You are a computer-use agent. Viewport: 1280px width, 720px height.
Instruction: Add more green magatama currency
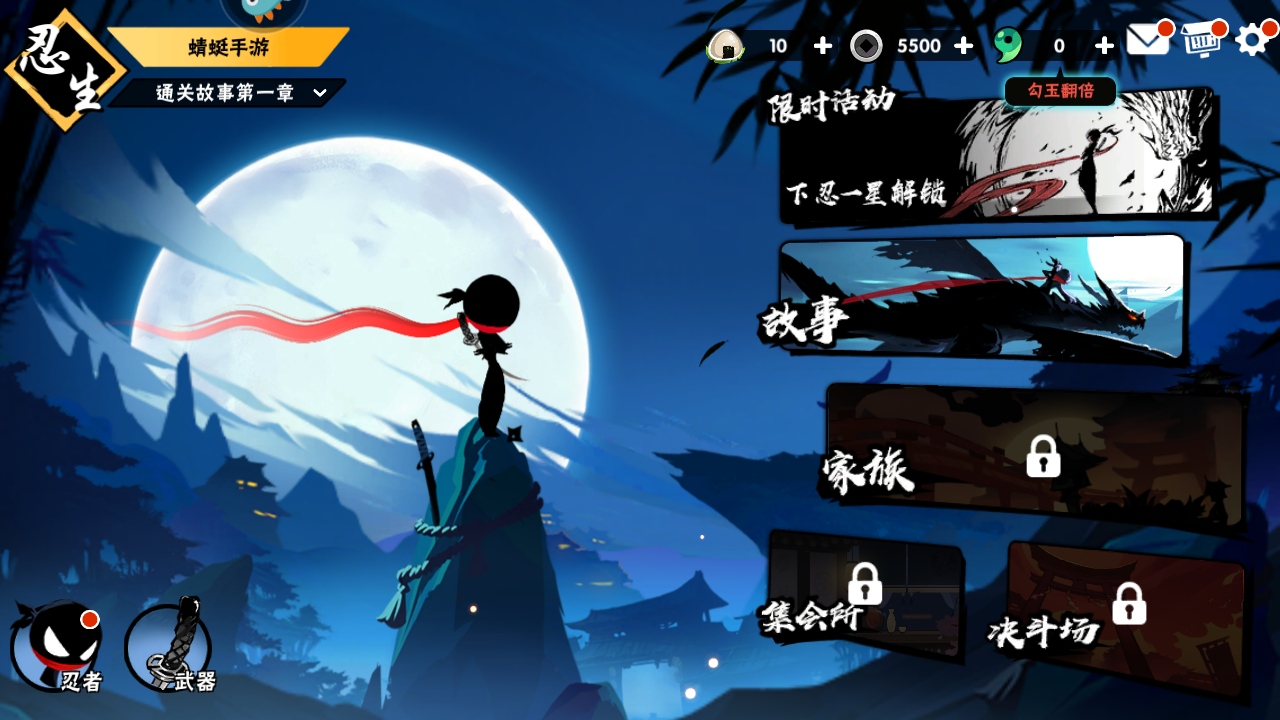click(1104, 46)
